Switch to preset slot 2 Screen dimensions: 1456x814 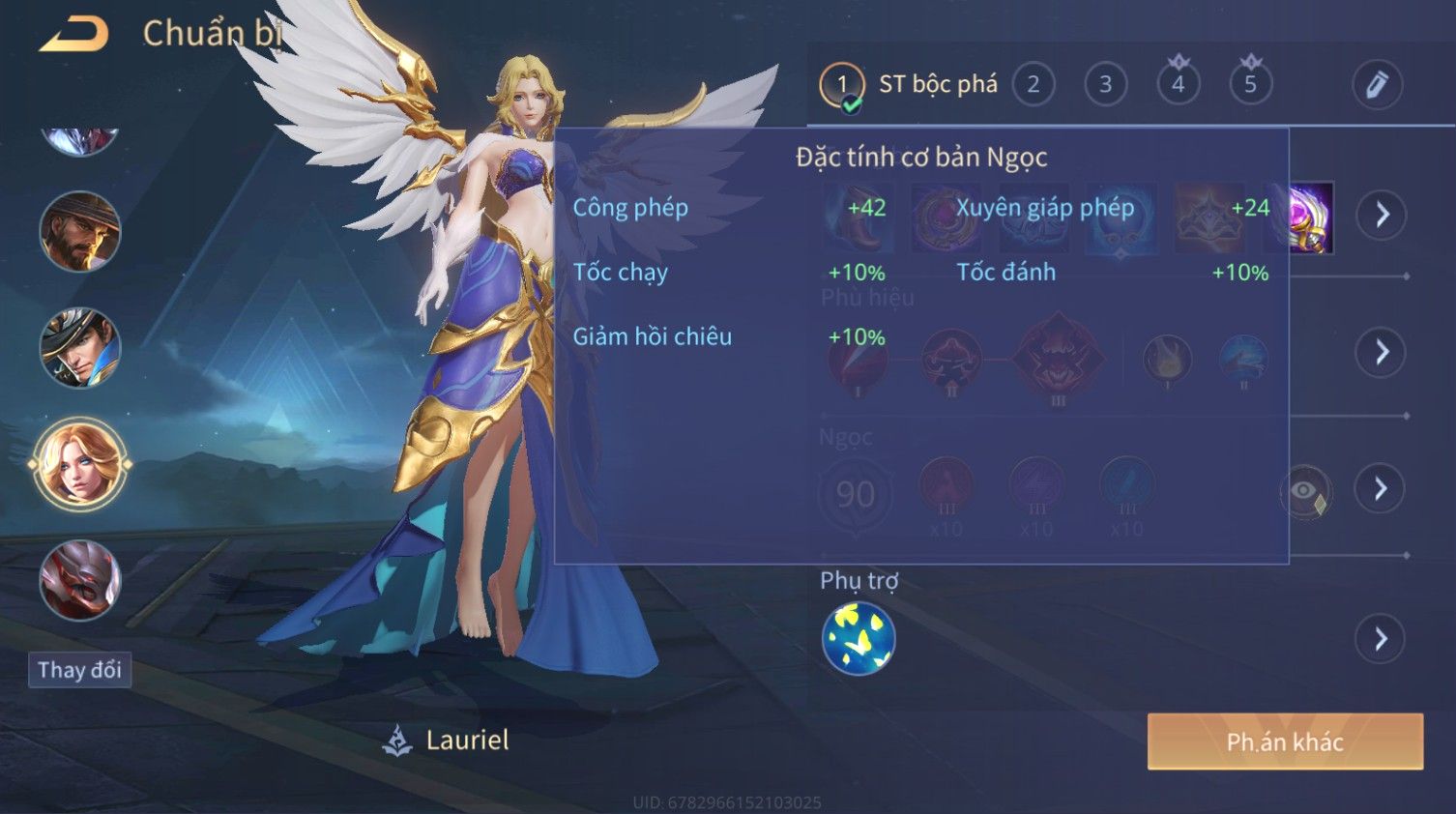click(x=1033, y=85)
